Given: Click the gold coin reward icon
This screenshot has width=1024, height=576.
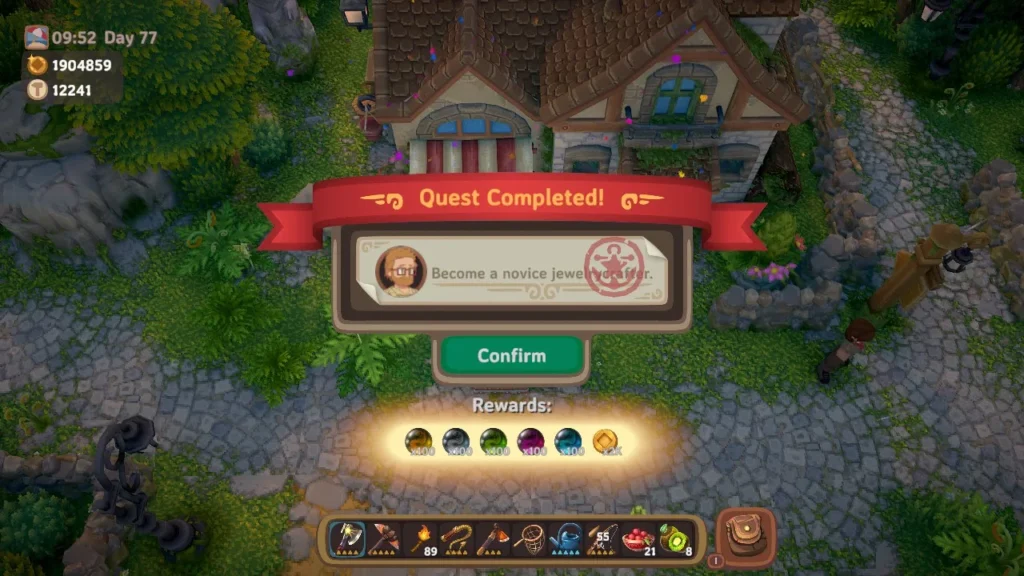Looking at the screenshot, I should pyautogui.click(x=603, y=441).
